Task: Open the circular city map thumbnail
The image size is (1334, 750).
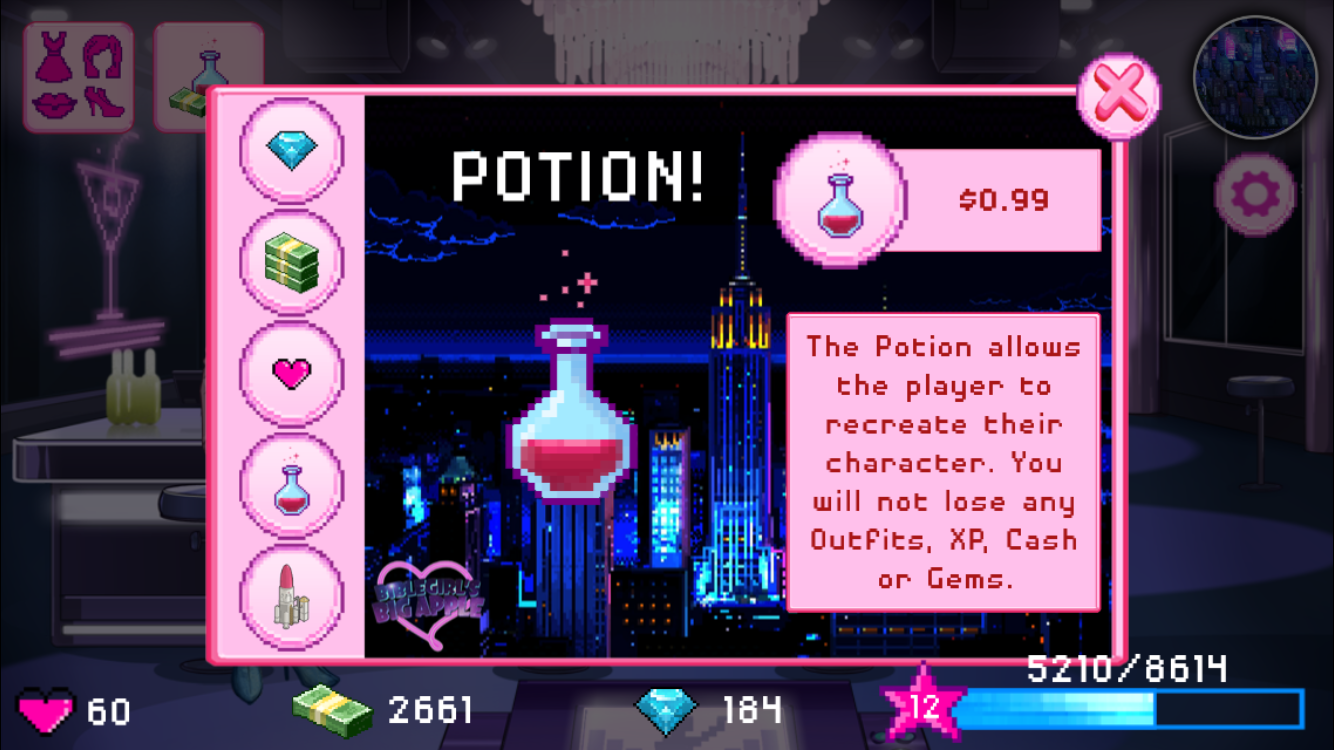Action: [1254, 77]
